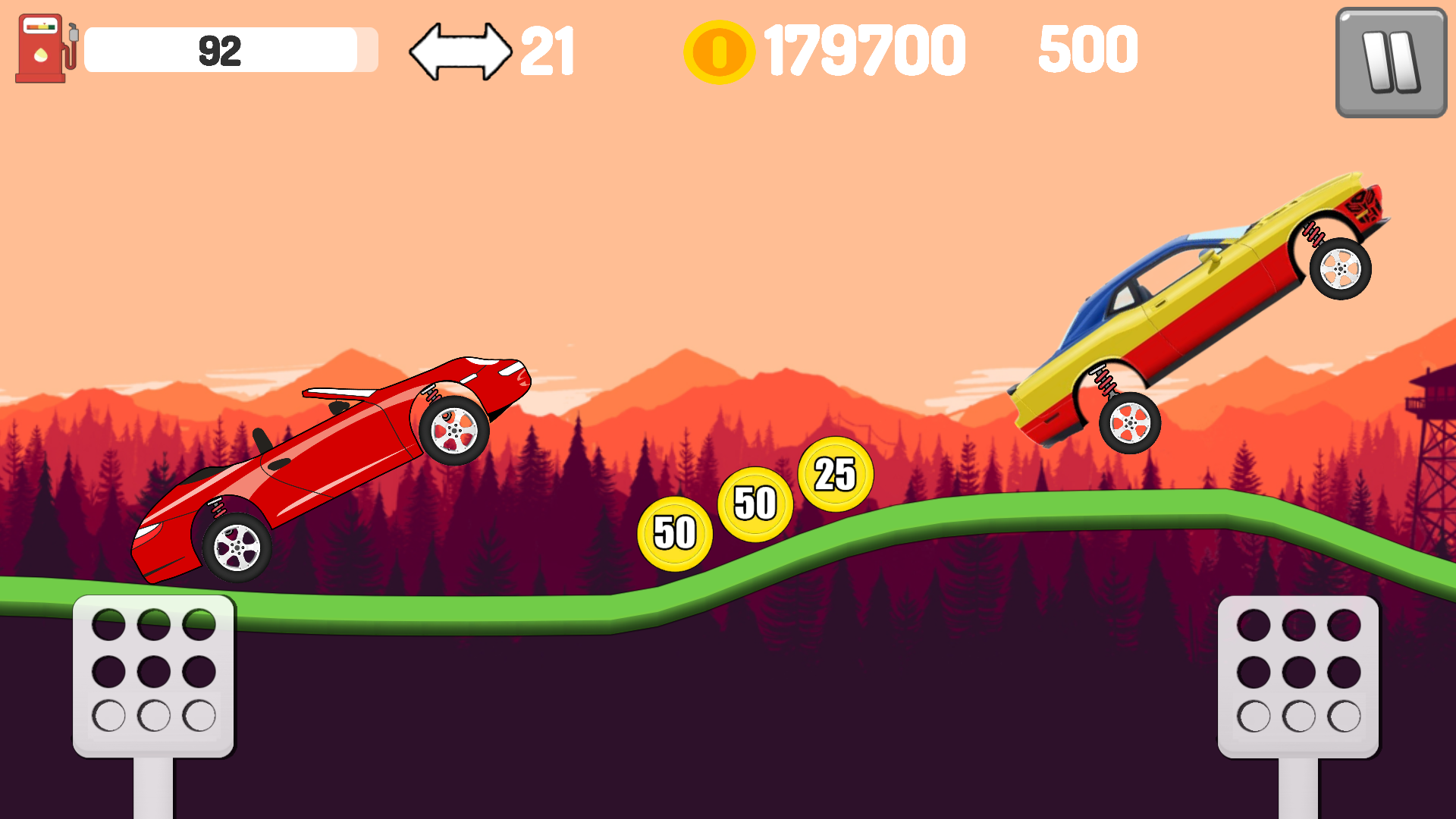Expand the score counter showing 500
The height and width of the screenshot is (819, 1456).
coord(1088,49)
